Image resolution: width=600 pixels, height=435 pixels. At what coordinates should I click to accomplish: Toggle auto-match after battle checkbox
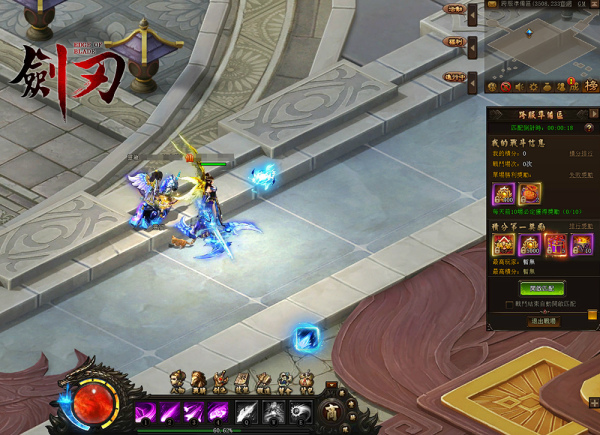(510, 303)
